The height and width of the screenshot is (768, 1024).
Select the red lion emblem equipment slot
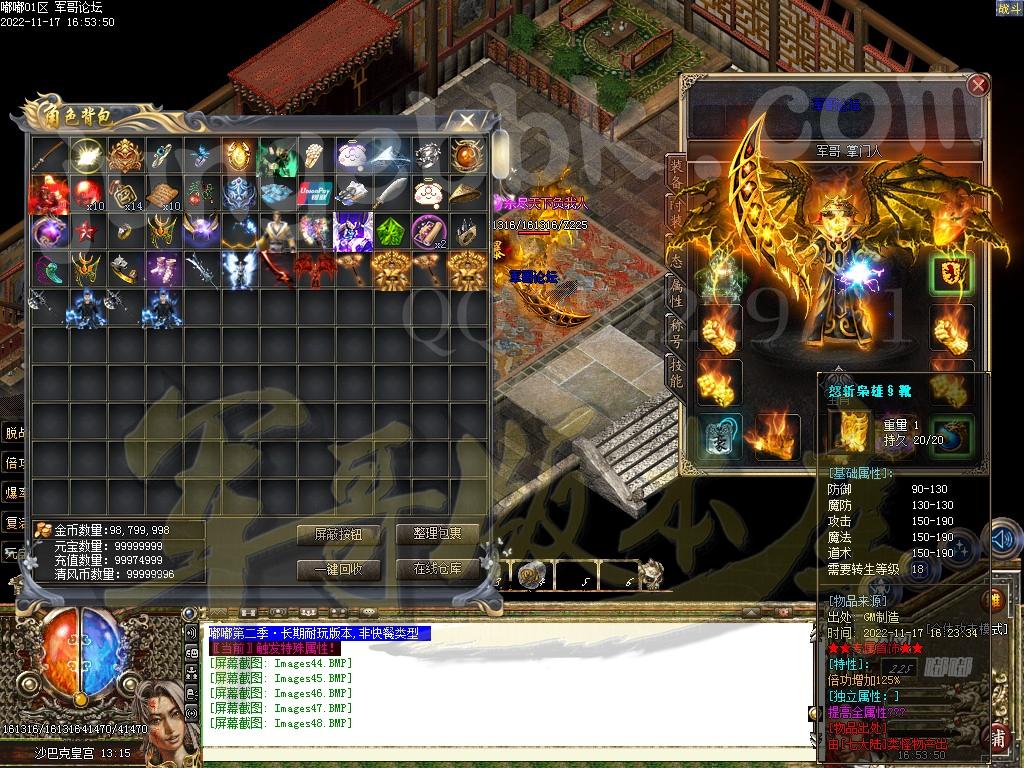point(951,273)
